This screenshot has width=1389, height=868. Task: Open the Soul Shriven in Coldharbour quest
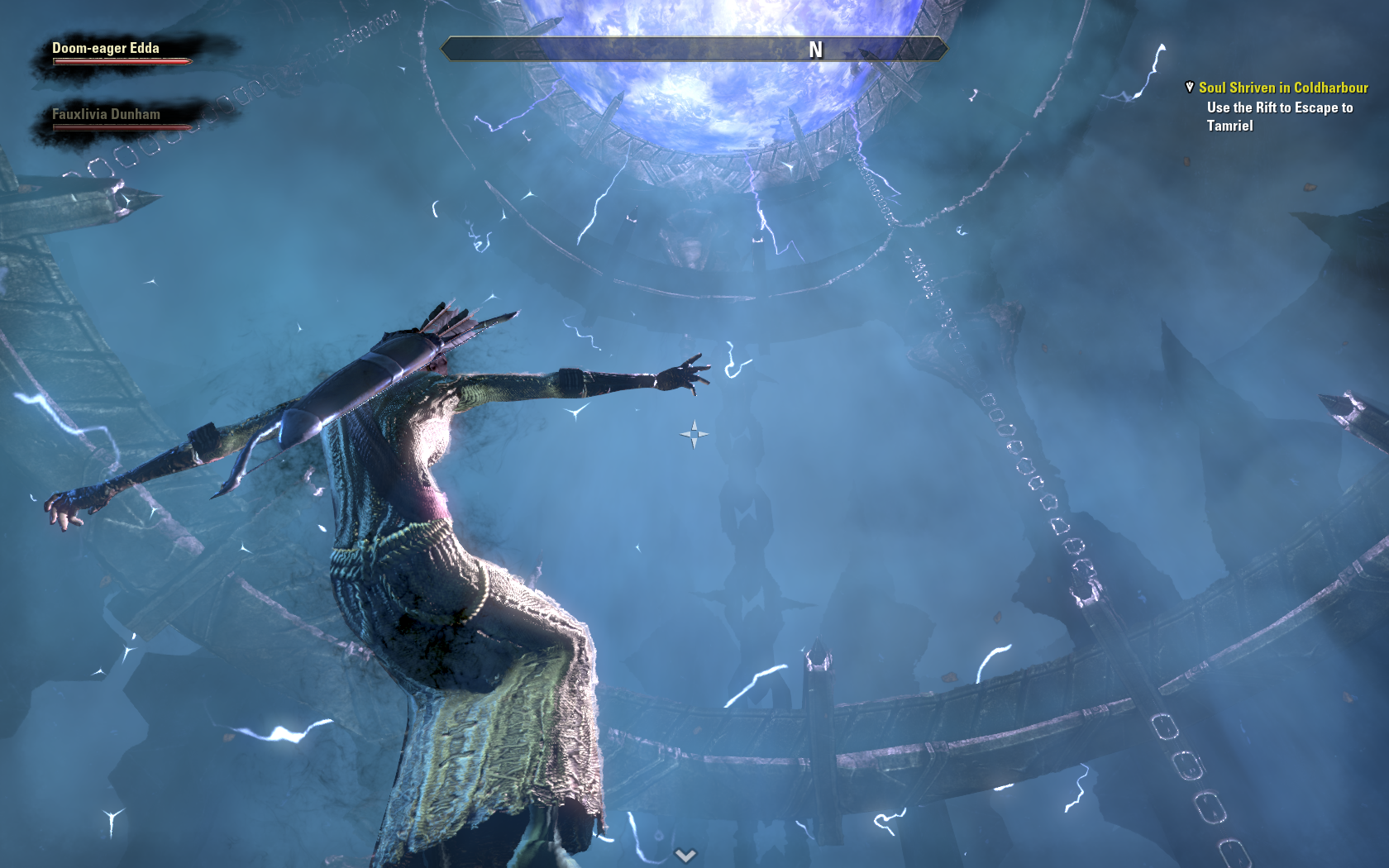(x=1283, y=88)
